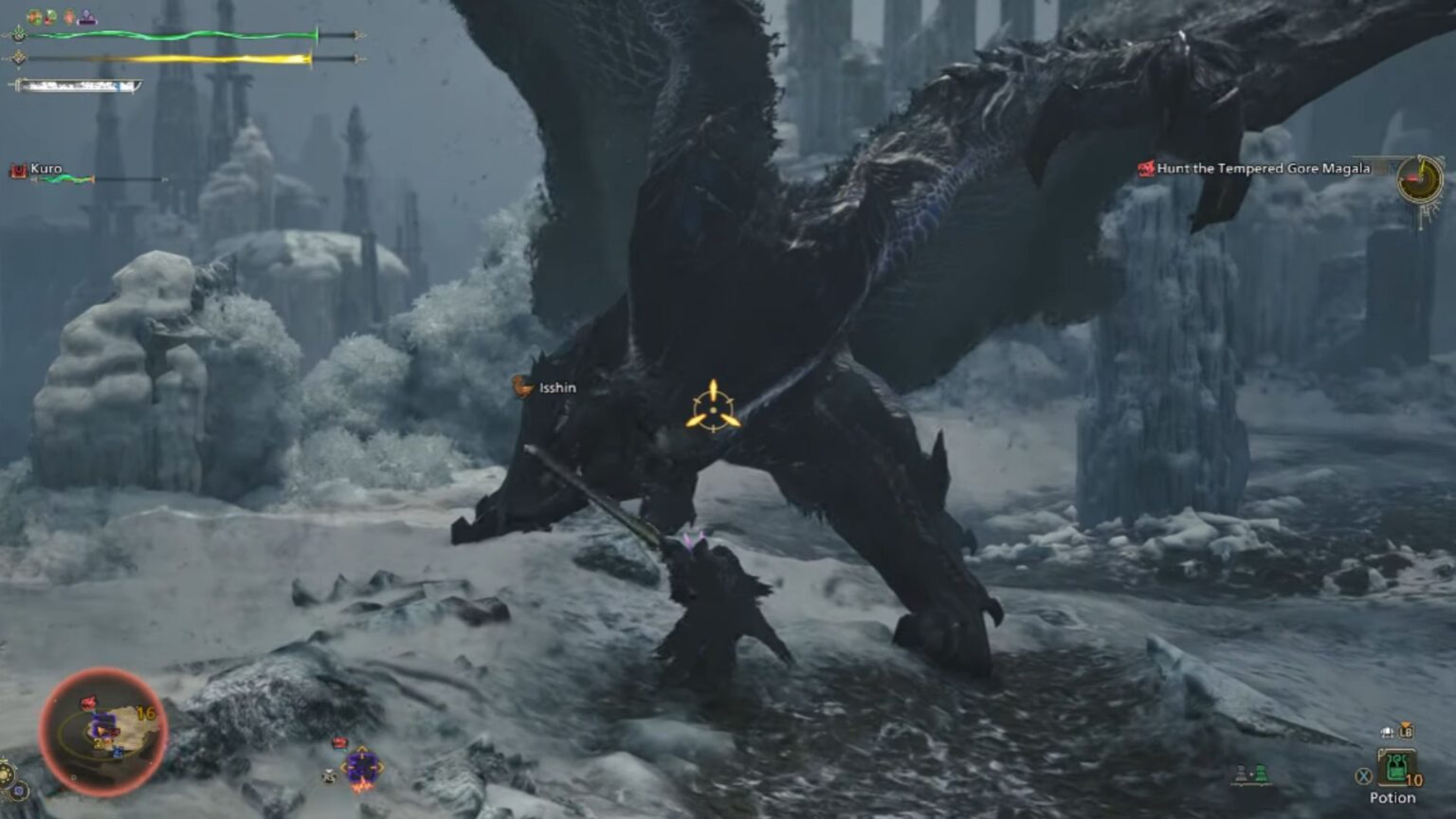Screen dimensions: 1456x819
Task: Click the Gore Magala quest monster icon
Action: point(1146,168)
